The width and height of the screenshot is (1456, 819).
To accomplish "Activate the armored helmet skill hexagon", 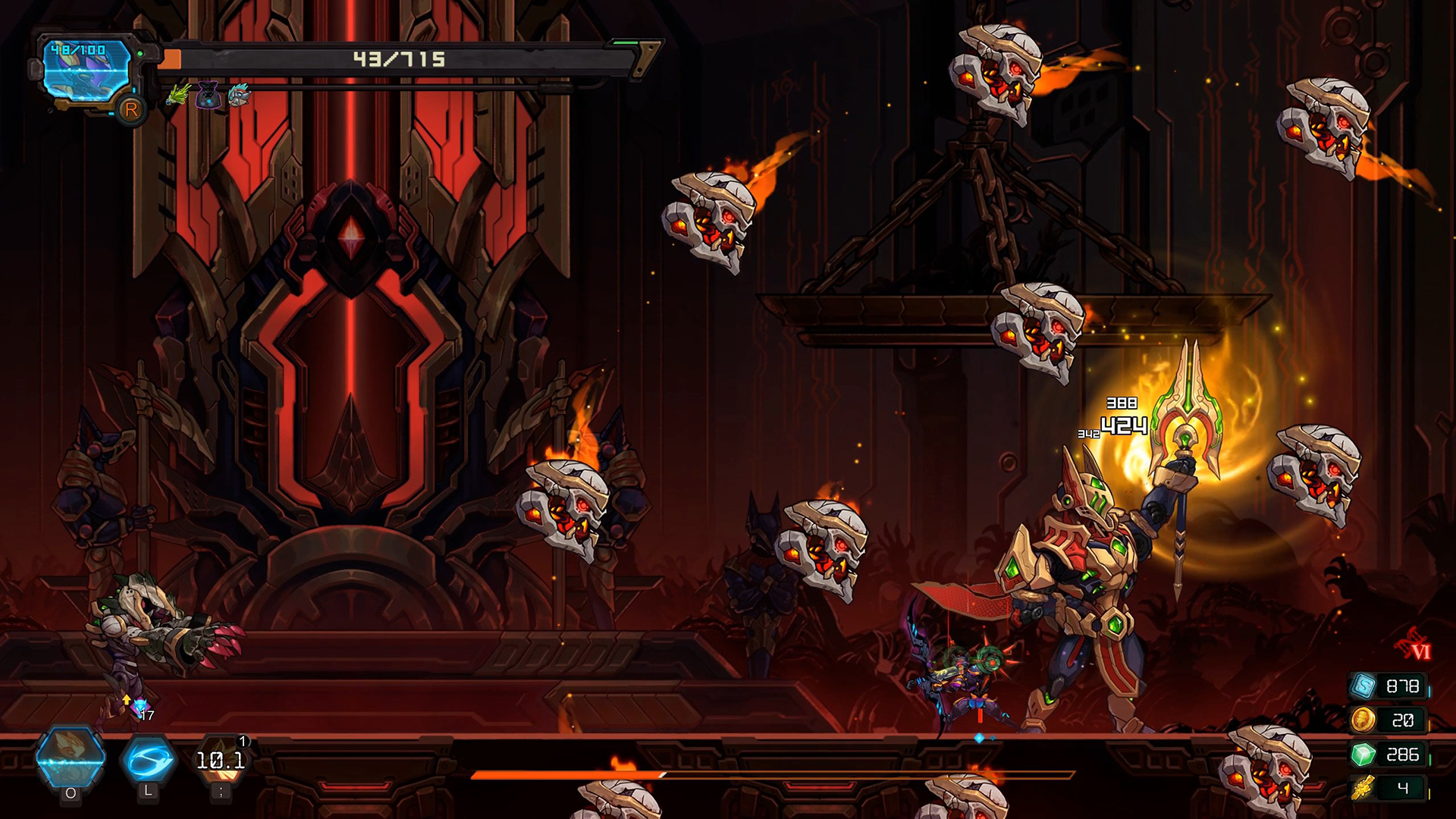I will pos(71,758).
